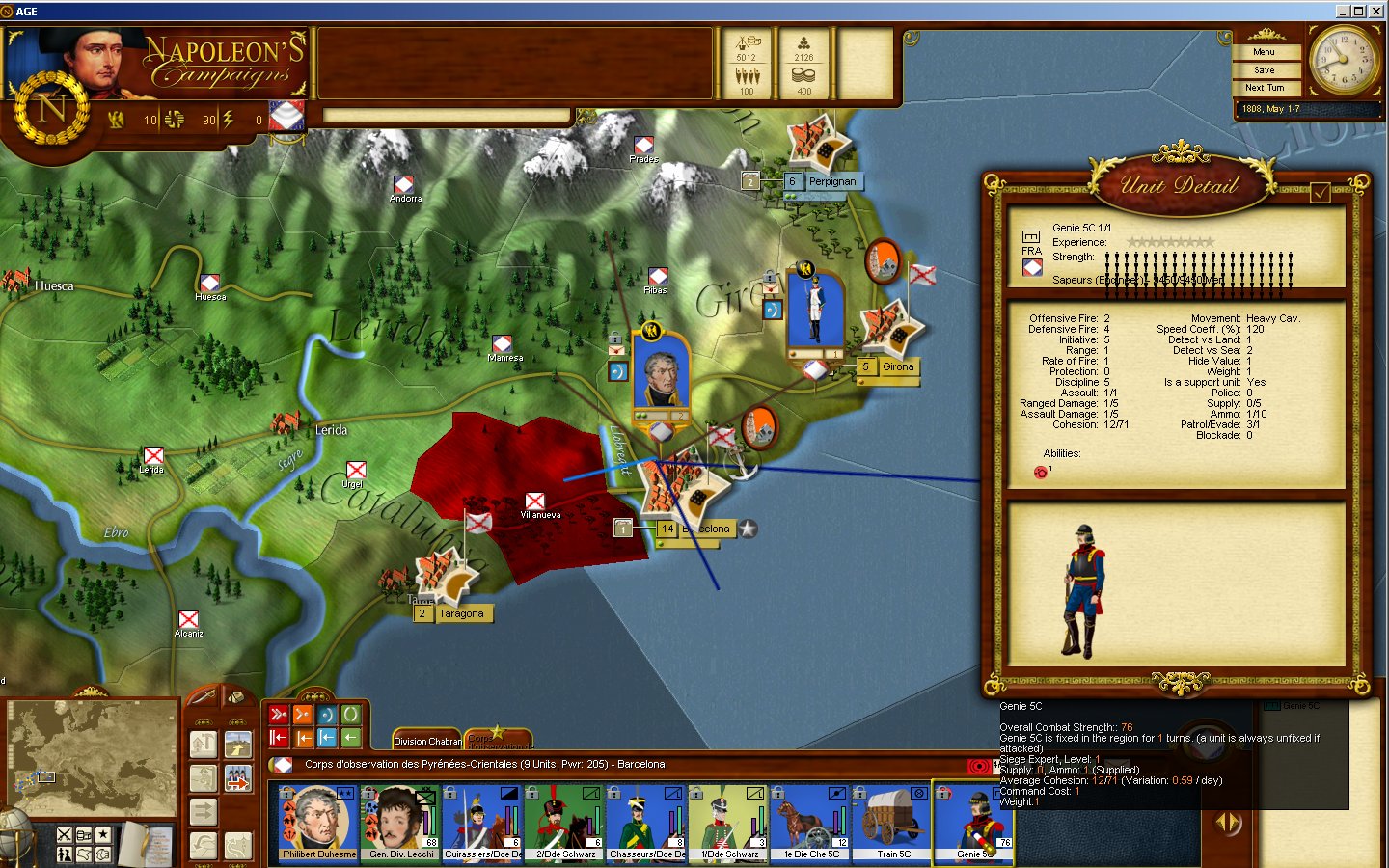Select the Gen. Div. Lecchi card
This screenshot has height=868, width=1389.
click(401, 822)
